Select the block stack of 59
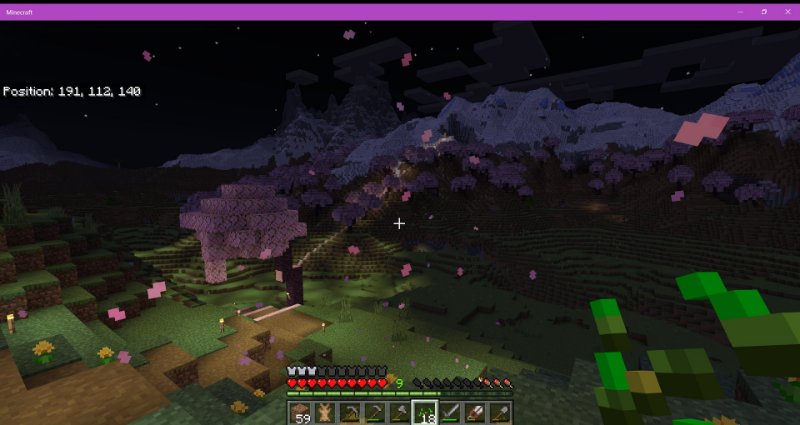The image size is (800, 425). tap(300, 412)
